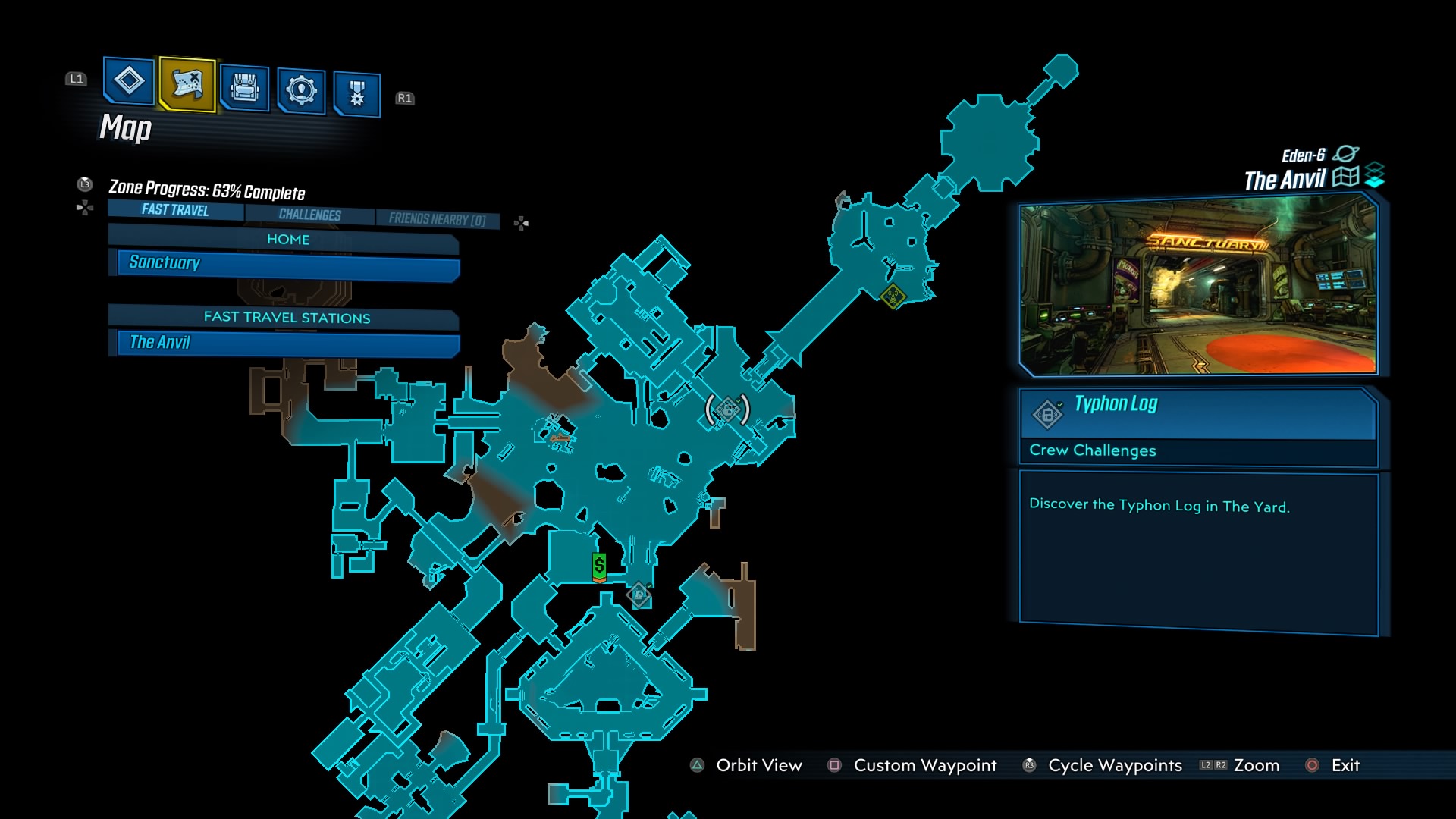
Task: Open the social settings gear icon
Action: [301, 85]
